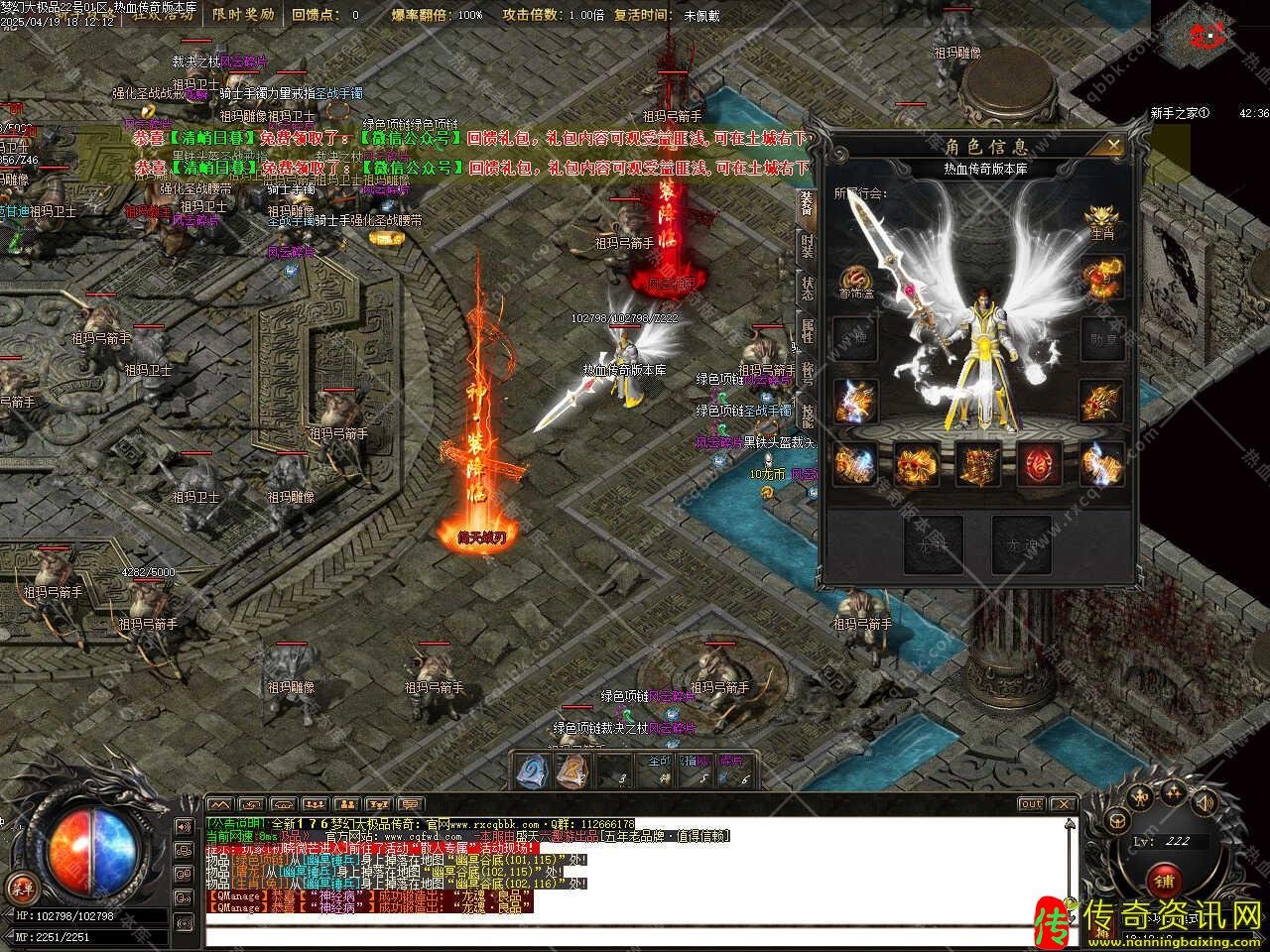This screenshot has height=952, width=1270.
Task: Open the 首饰盒 jewelry box
Action: 855,283
